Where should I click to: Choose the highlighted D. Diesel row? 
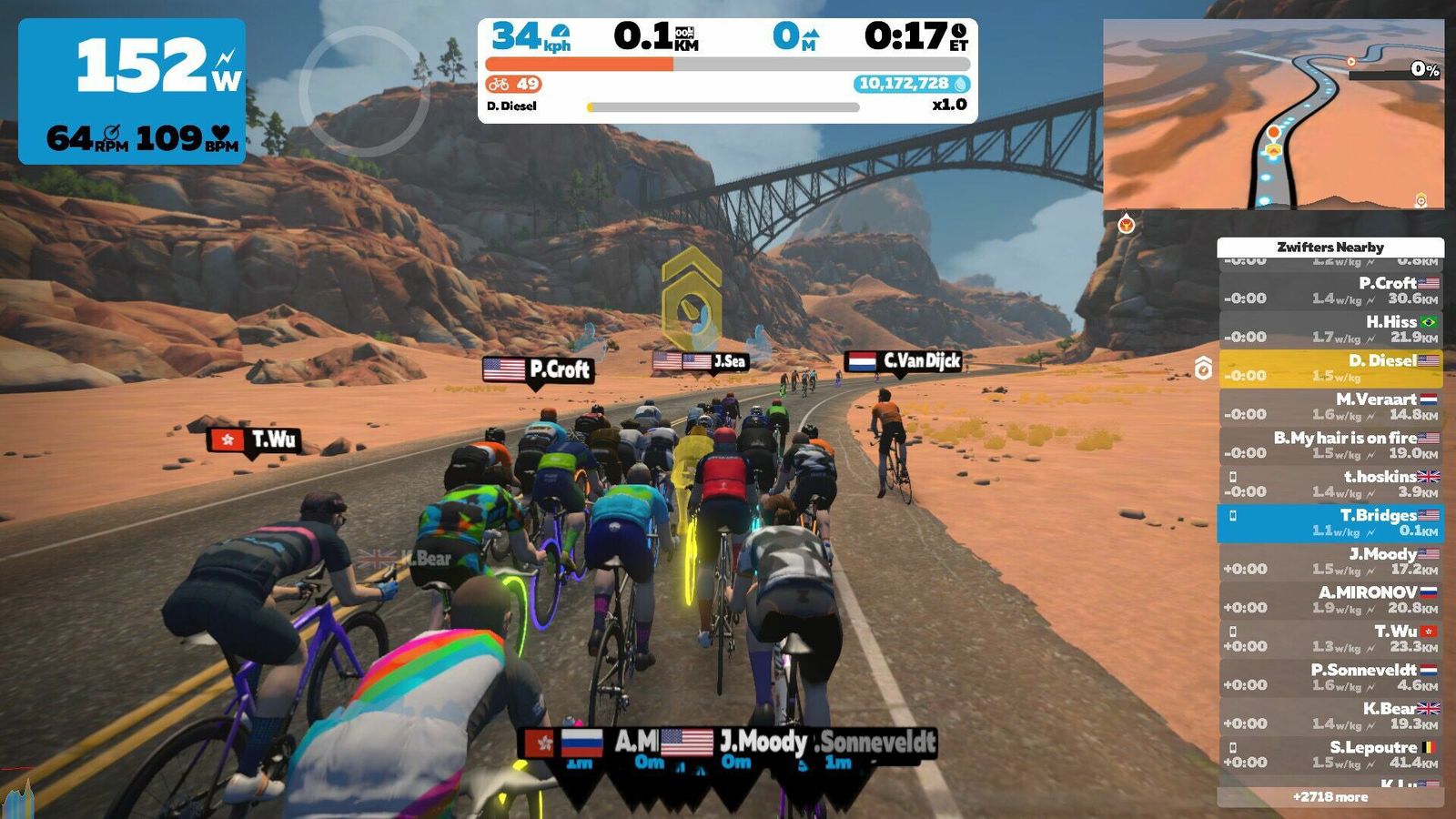(x=1330, y=369)
